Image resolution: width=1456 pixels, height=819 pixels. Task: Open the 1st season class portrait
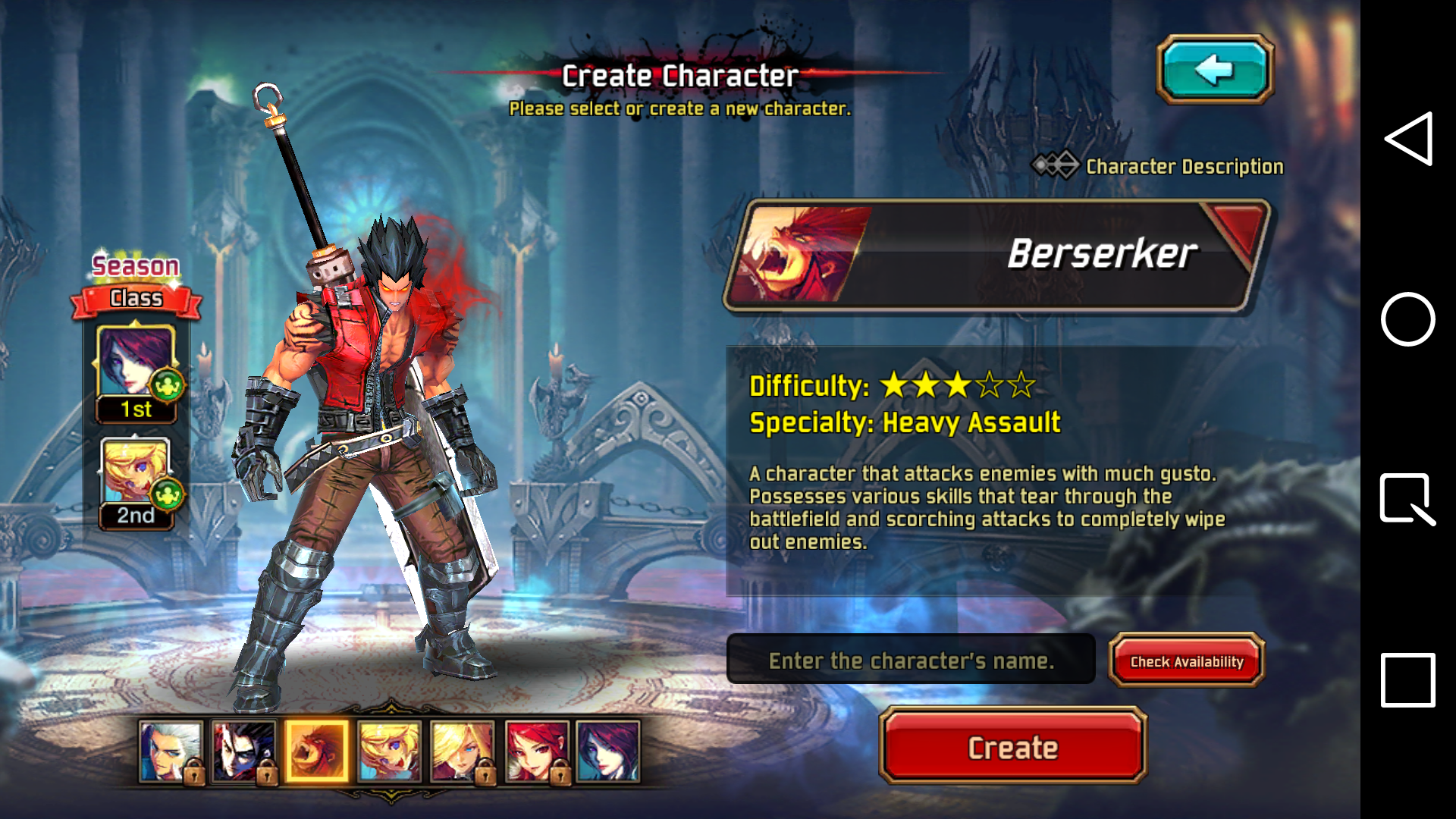click(x=136, y=364)
